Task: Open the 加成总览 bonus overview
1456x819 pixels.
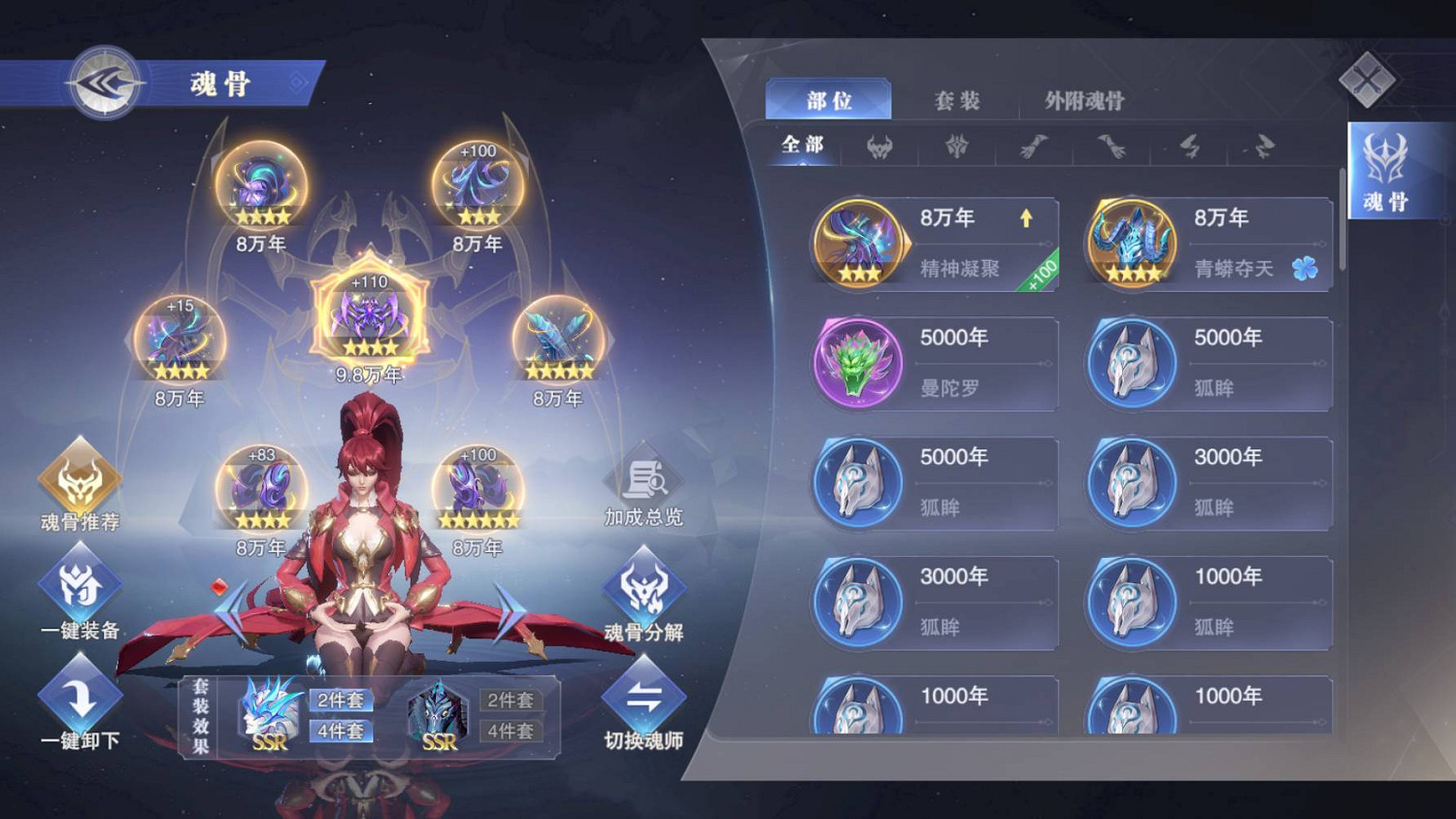Action: coord(644,480)
